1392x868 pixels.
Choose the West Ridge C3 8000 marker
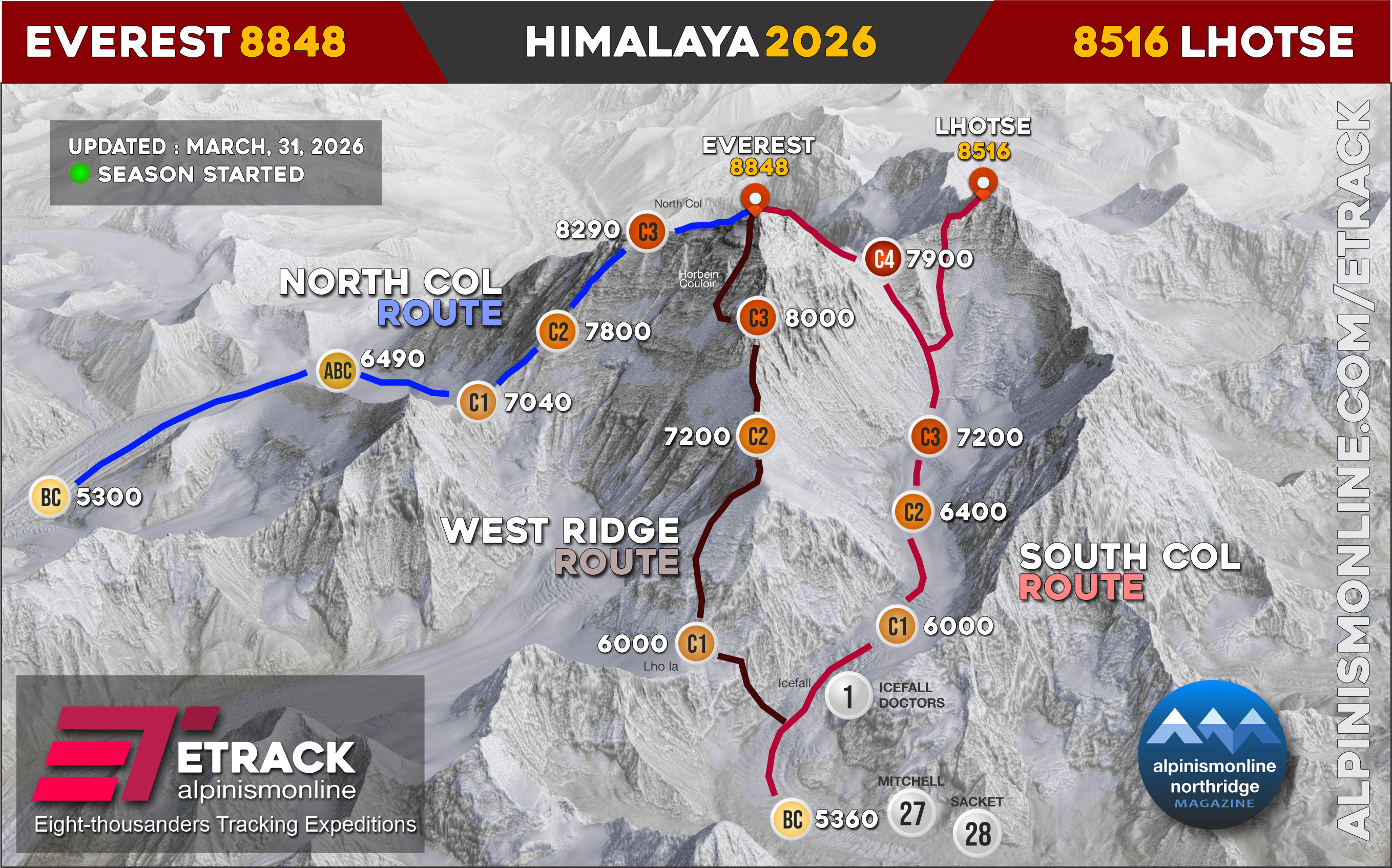coord(758,318)
